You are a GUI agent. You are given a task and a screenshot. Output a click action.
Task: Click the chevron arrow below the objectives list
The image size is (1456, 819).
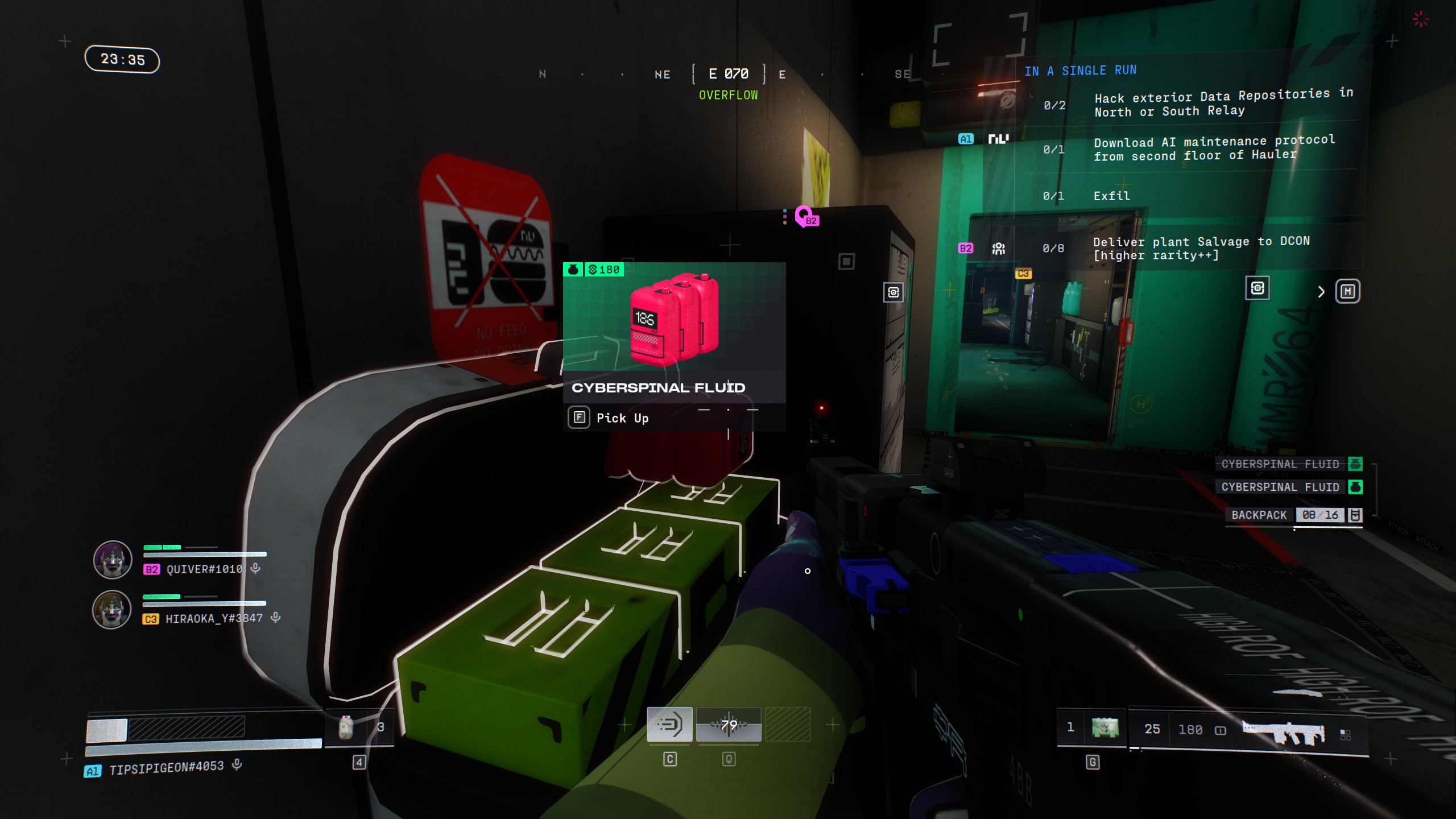pos(1321,292)
